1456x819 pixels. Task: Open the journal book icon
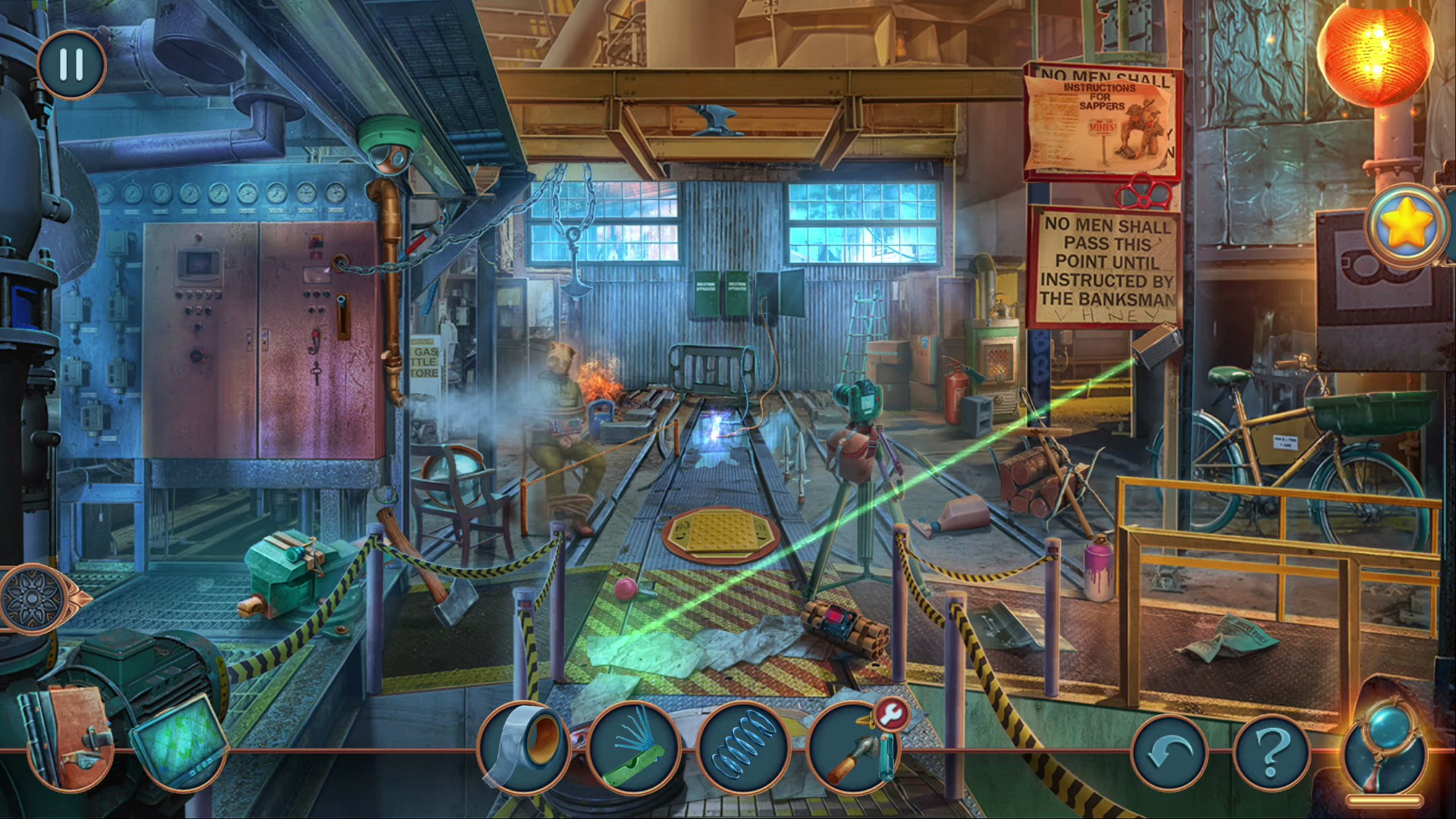coord(71,736)
